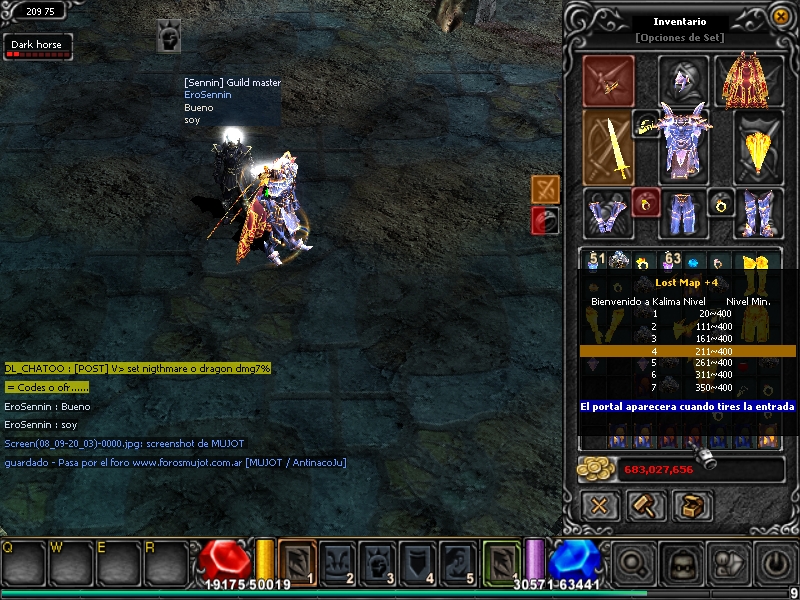Activate skill slot number 1 on hotbar
Viewport: 800px width, 600px height.
tap(297, 560)
